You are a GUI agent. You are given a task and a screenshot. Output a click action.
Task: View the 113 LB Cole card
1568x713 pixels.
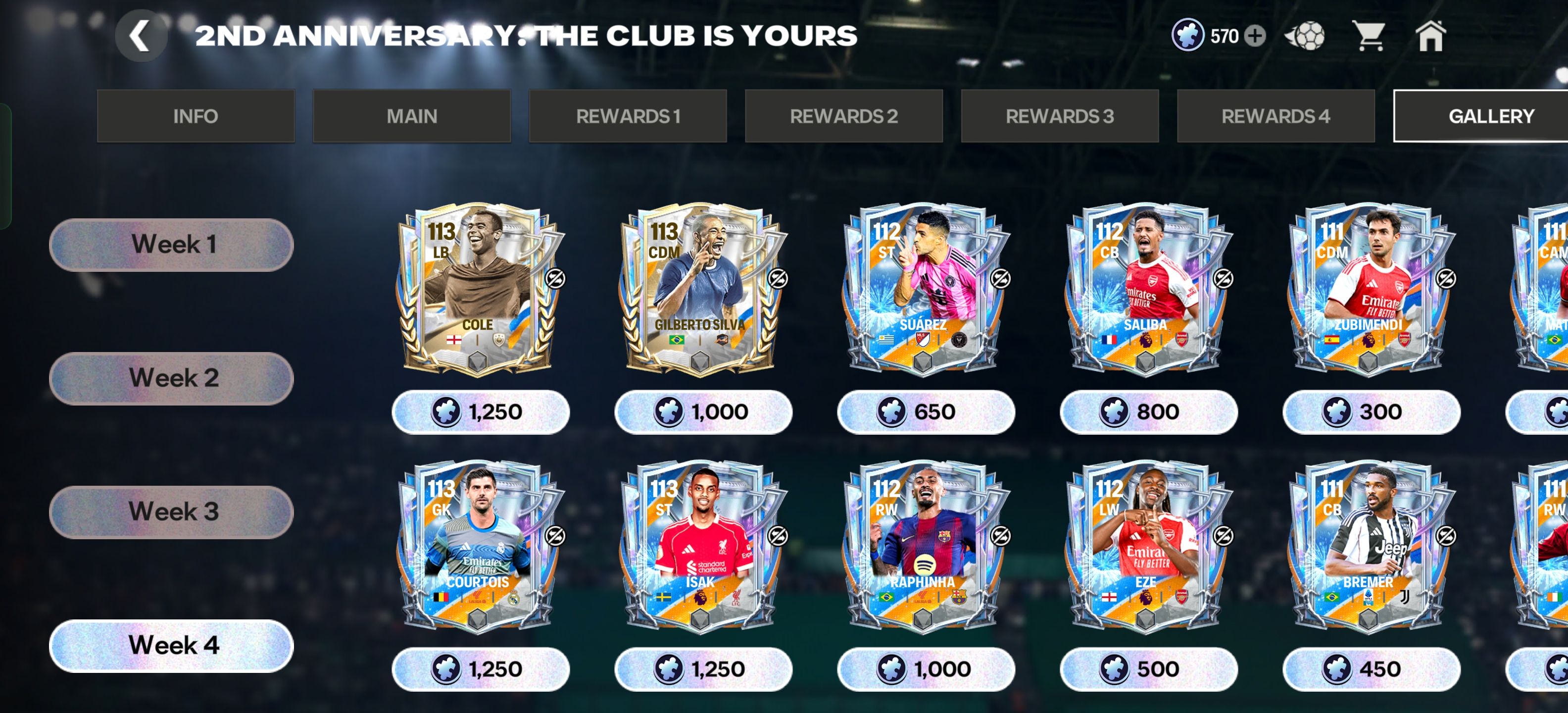[480, 289]
